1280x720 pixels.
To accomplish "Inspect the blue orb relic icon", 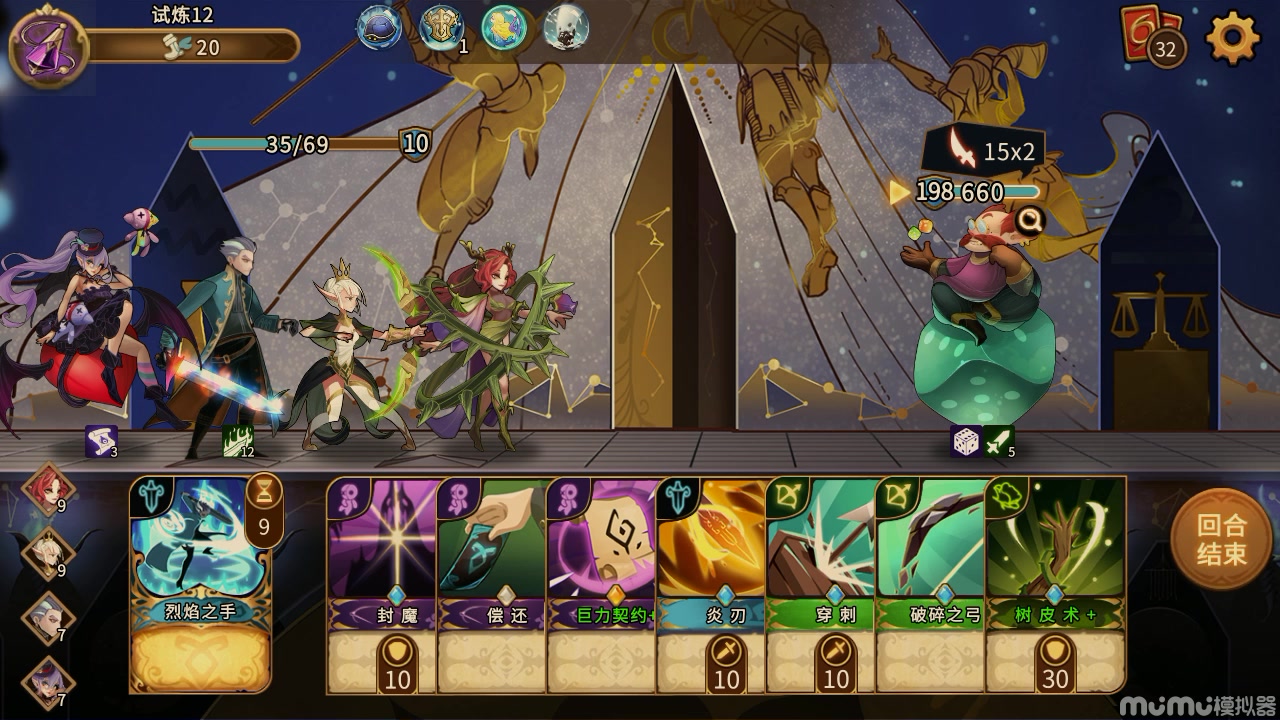I will tap(380, 28).
